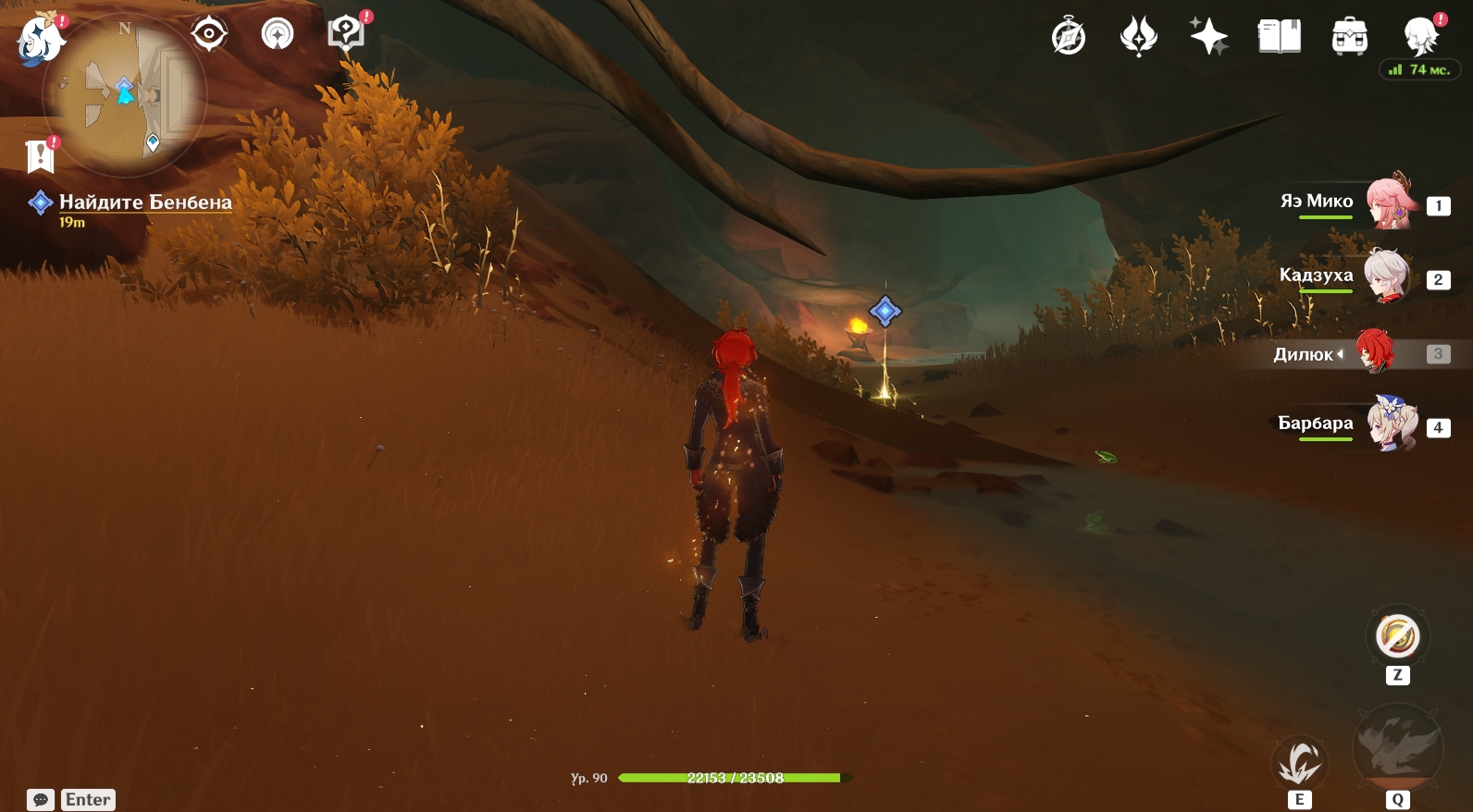
Task: Switch to party member Кадзуха
Action: click(1386, 277)
